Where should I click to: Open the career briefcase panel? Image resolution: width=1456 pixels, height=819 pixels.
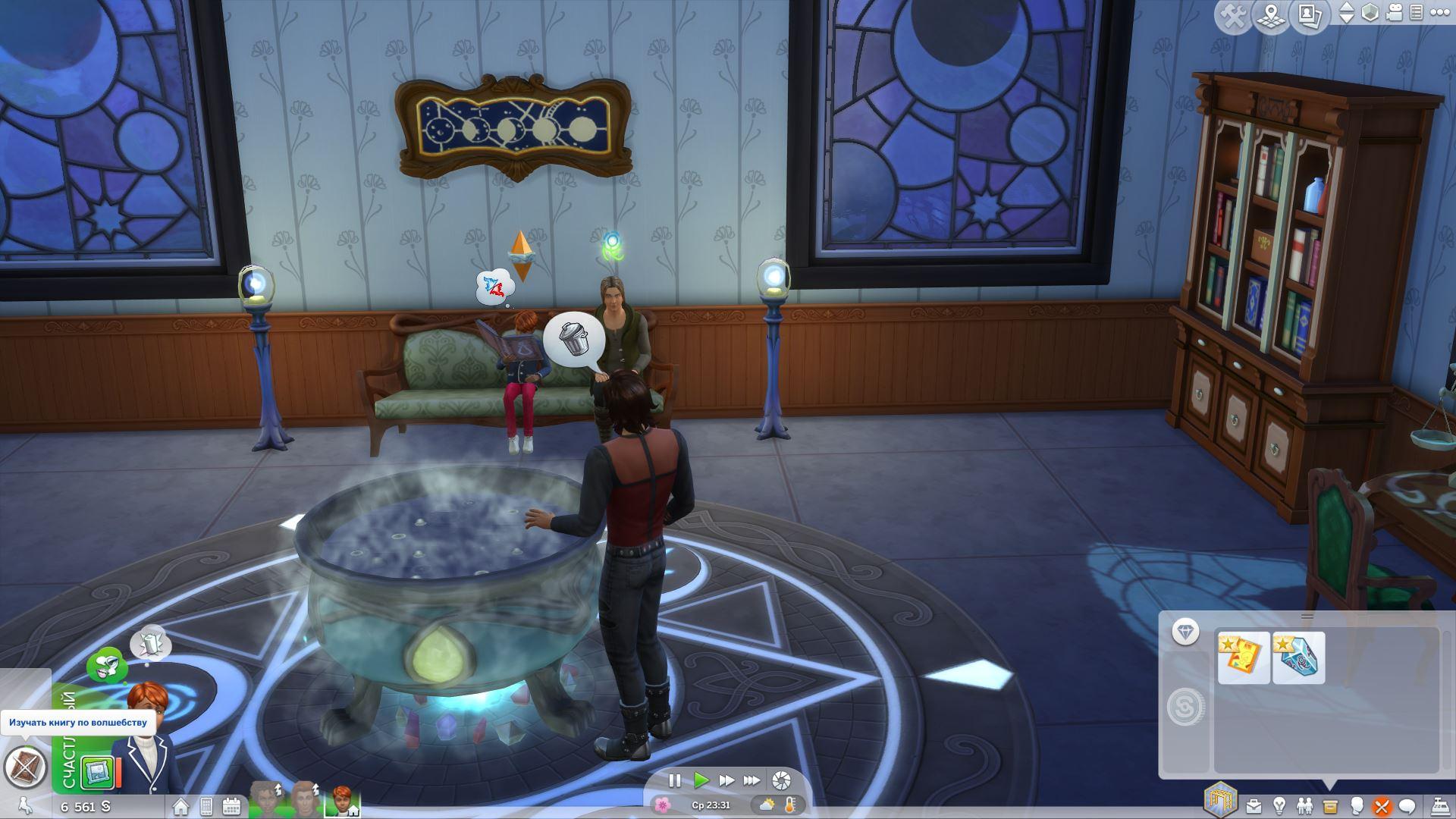(1254, 806)
